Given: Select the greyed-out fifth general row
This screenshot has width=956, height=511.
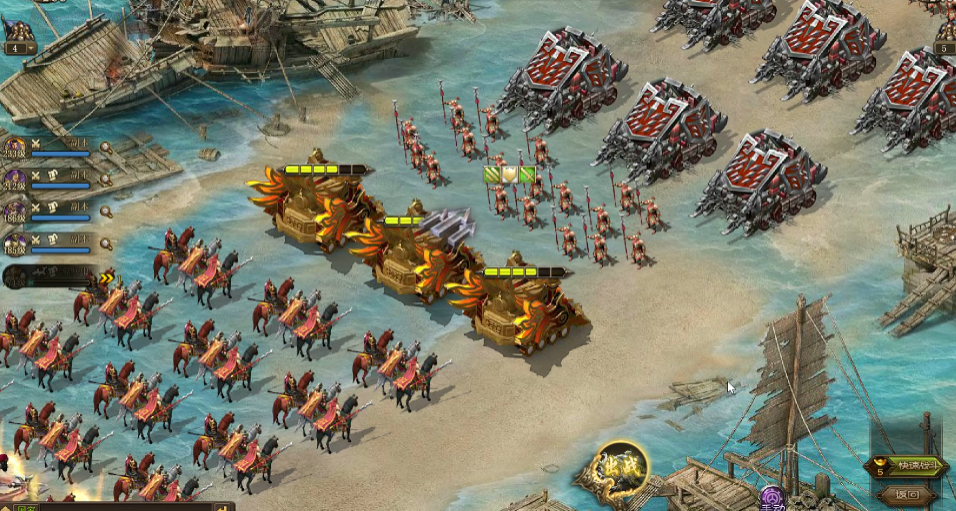Looking at the screenshot, I should click(50, 277).
